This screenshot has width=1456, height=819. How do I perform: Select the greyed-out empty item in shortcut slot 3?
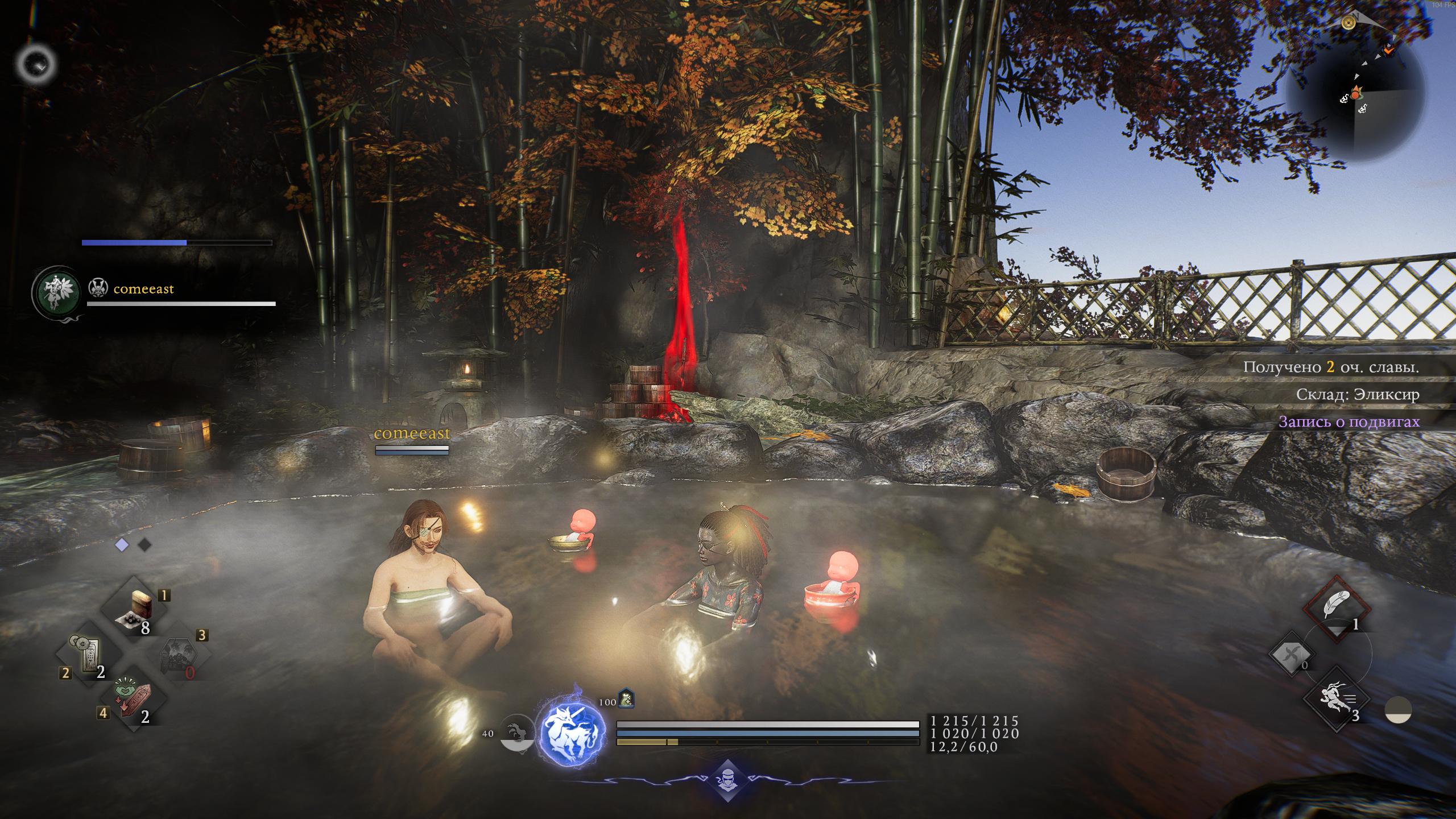point(179,655)
